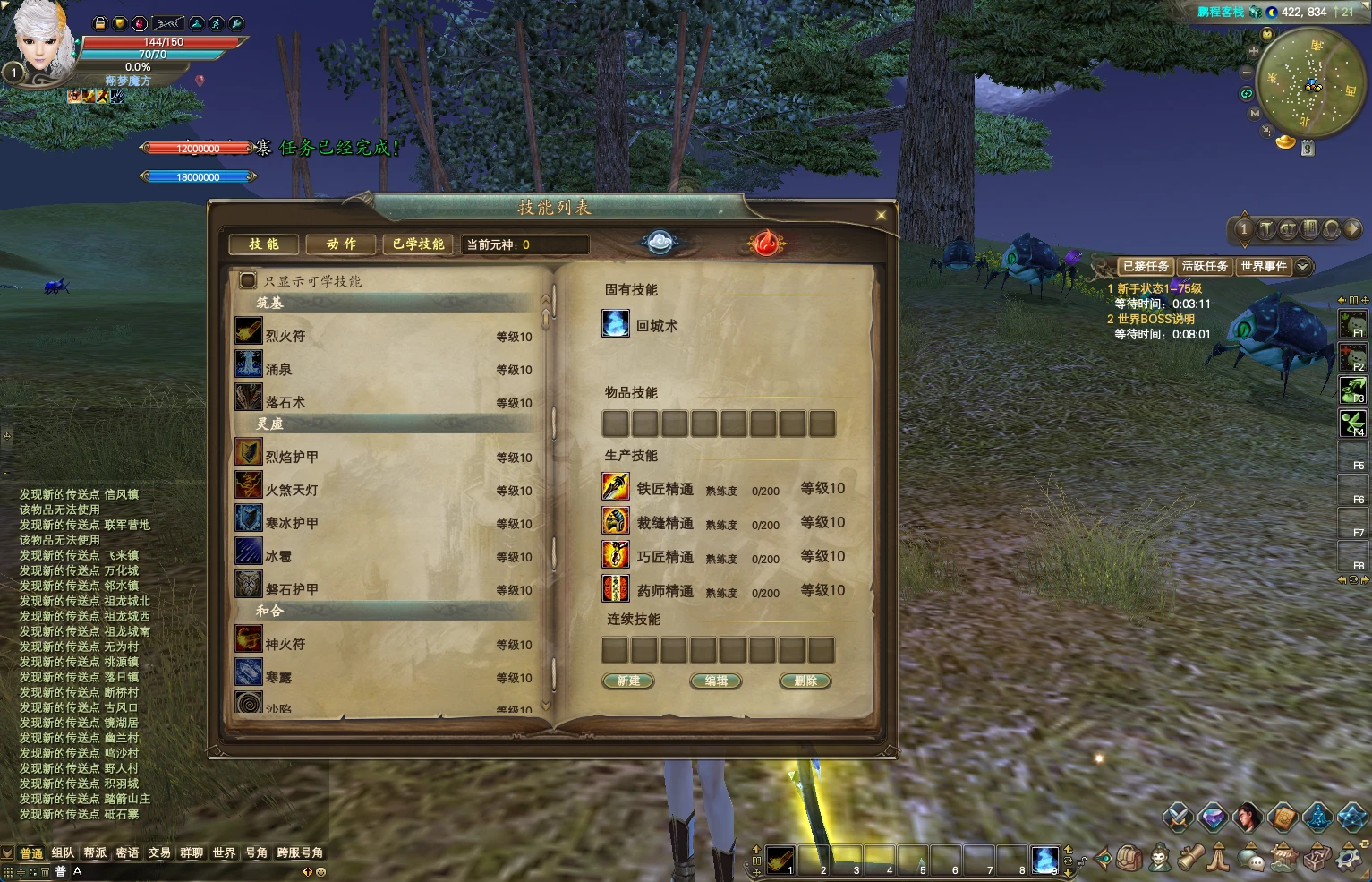Click the circular minimap
Screen dimensions: 1372x882
point(1310,82)
